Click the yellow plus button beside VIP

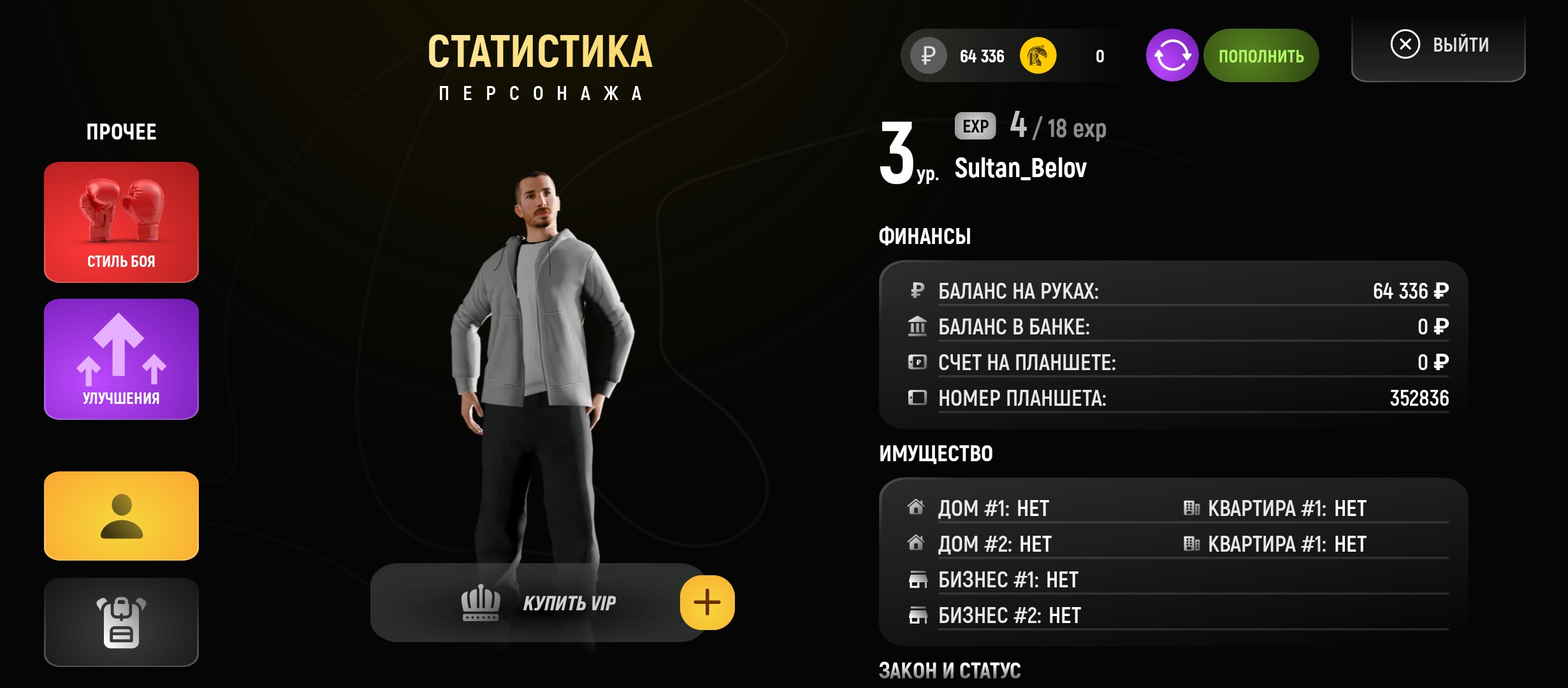[707, 603]
